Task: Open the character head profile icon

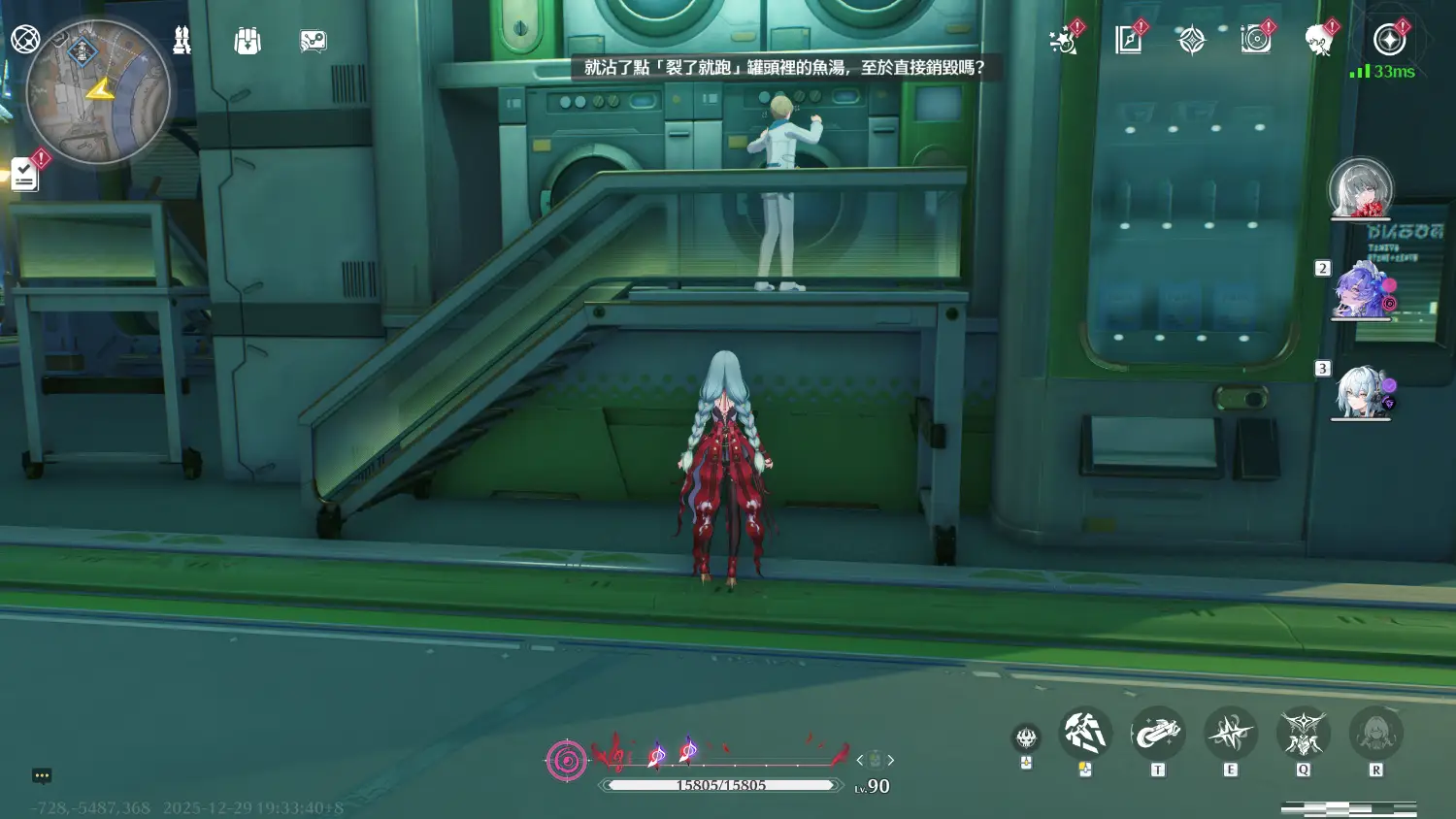Action: [1318, 40]
